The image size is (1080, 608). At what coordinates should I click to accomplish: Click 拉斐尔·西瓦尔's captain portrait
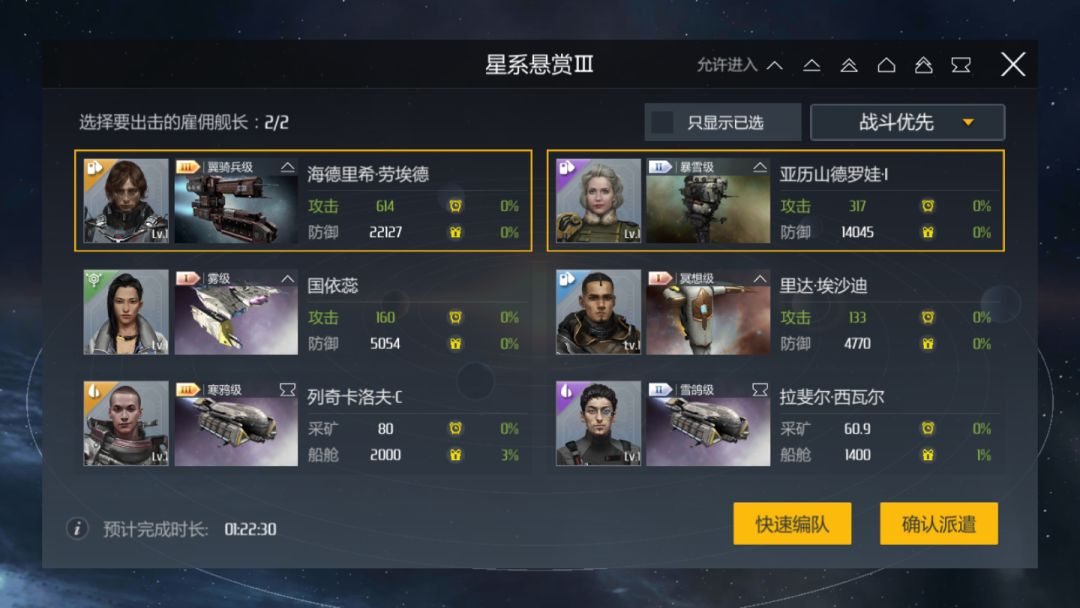598,423
